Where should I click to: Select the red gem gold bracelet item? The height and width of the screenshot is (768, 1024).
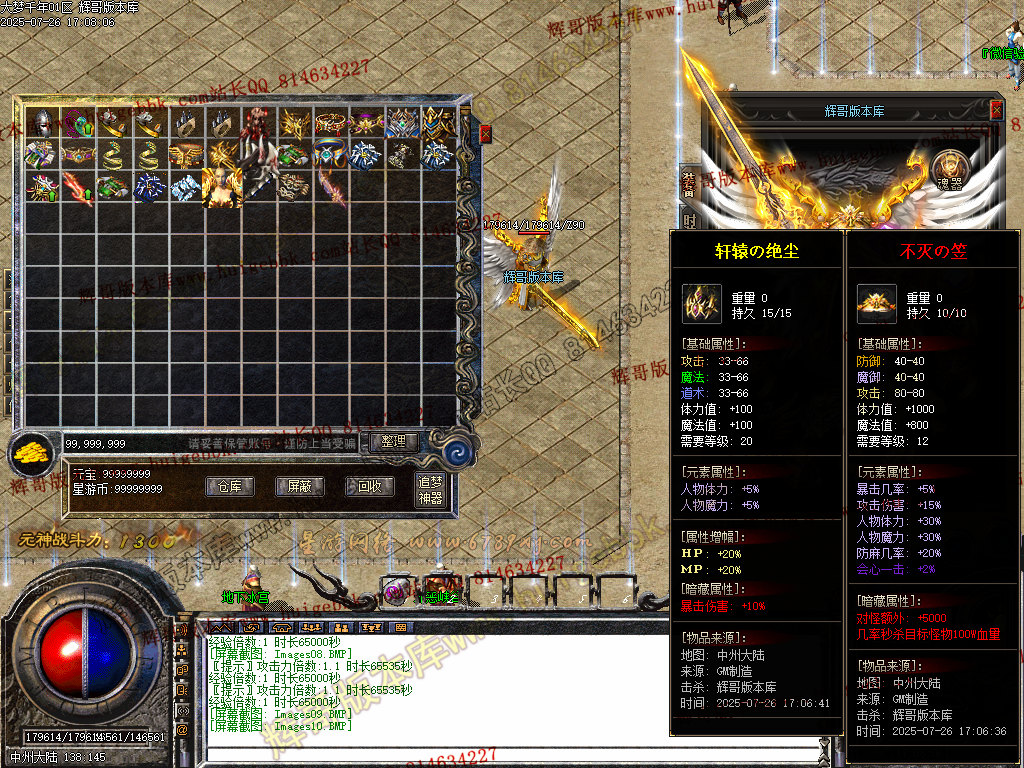[x=330, y=123]
